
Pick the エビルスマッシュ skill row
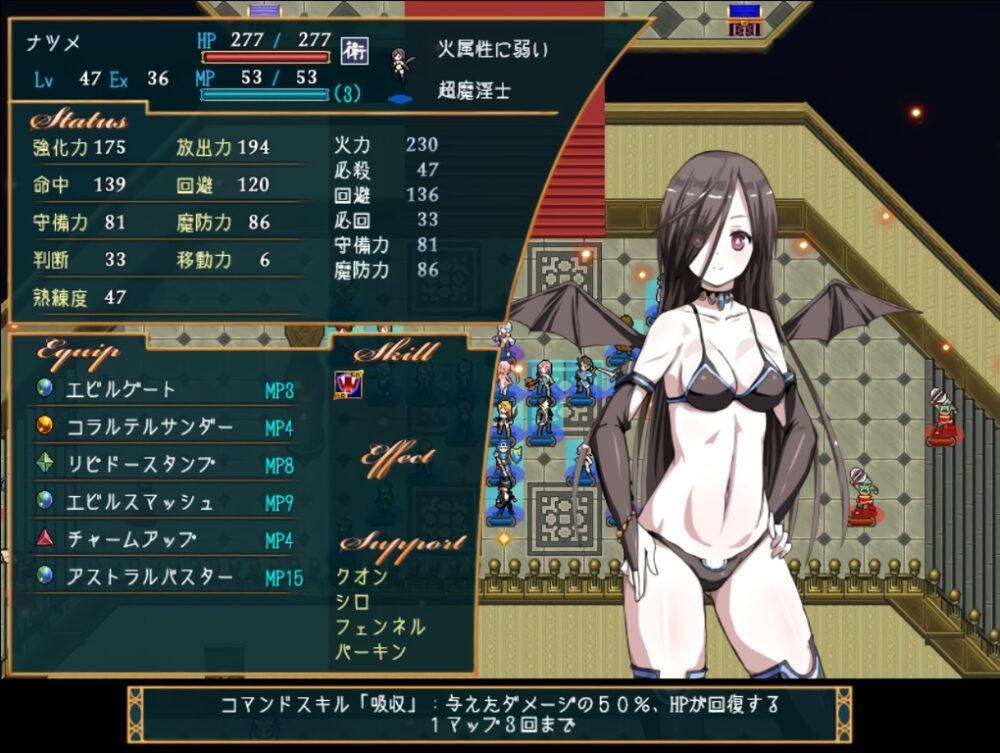[139, 502]
